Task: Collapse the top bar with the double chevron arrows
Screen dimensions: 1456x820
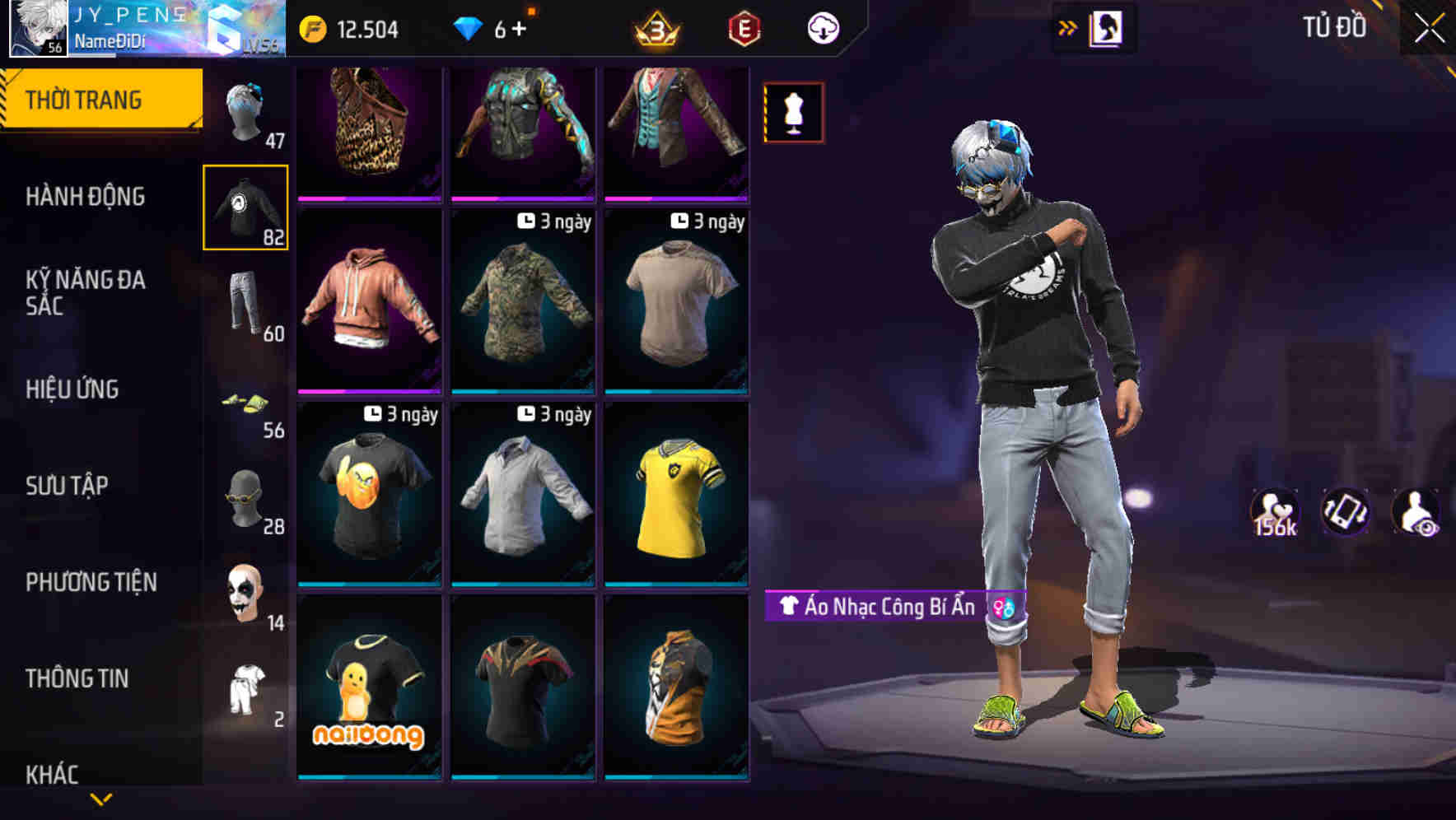Action: pyautogui.click(x=1067, y=27)
